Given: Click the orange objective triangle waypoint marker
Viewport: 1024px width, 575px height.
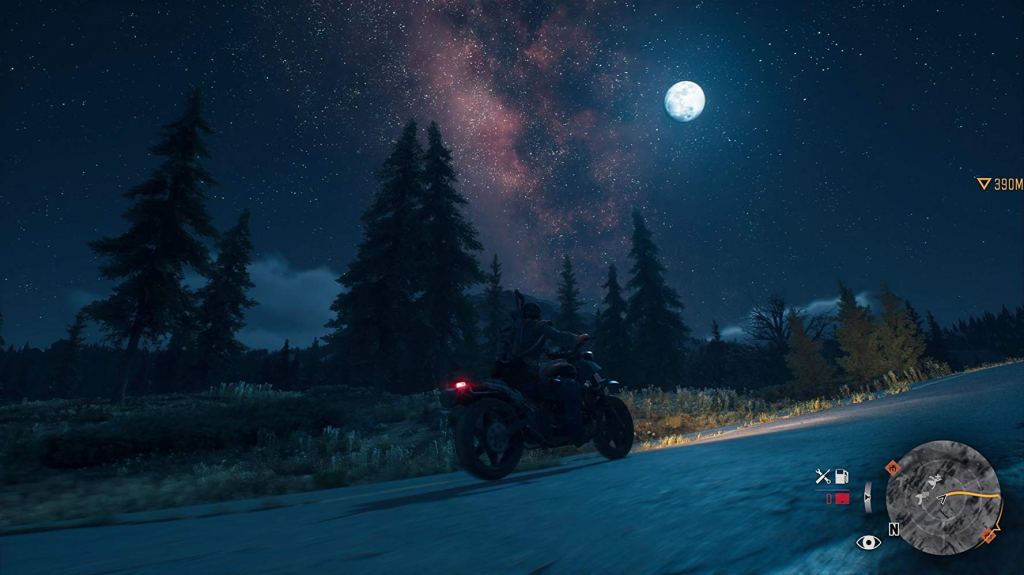Looking at the screenshot, I should (984, 184).
